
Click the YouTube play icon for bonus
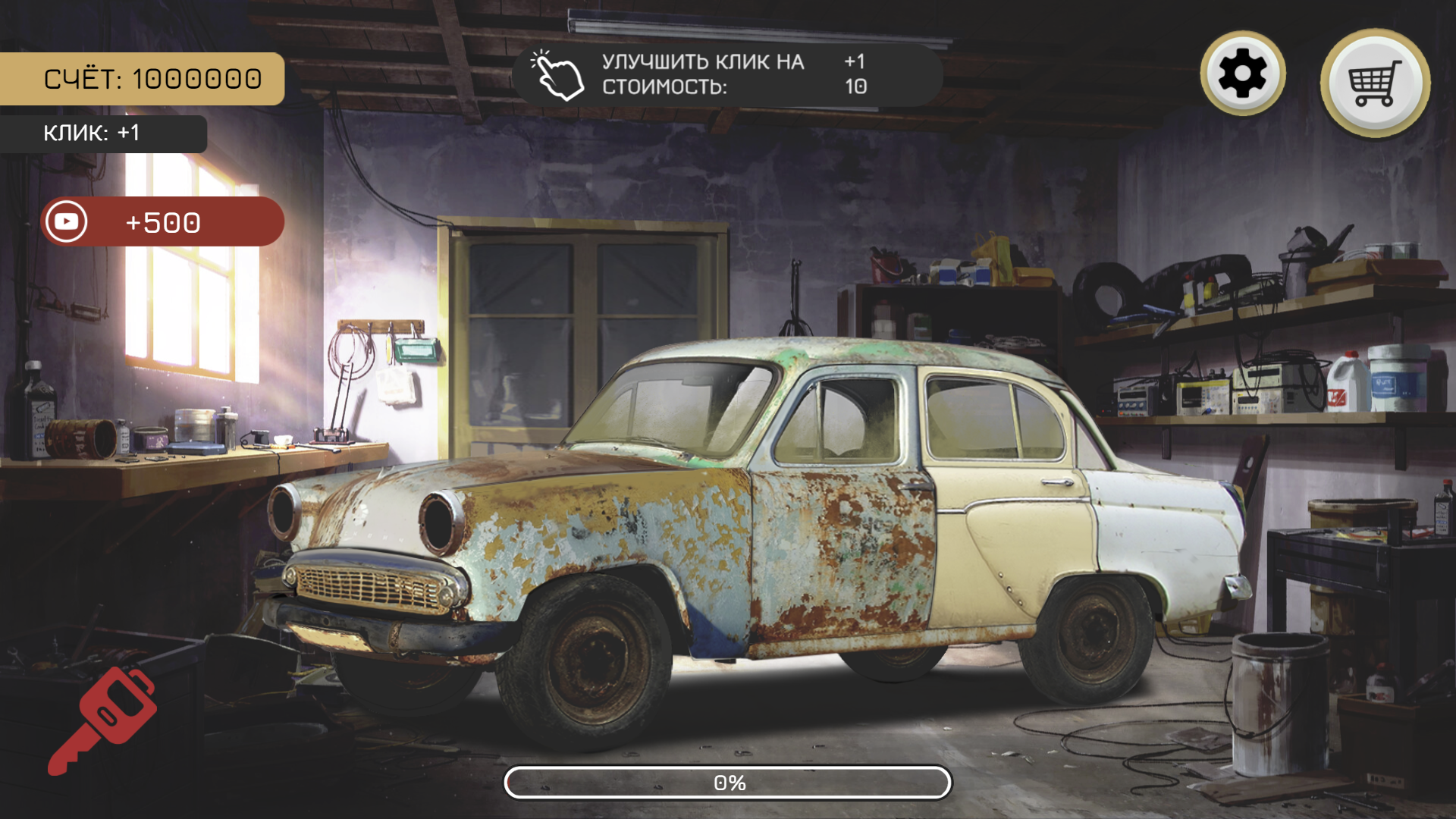tap(65, 221)
